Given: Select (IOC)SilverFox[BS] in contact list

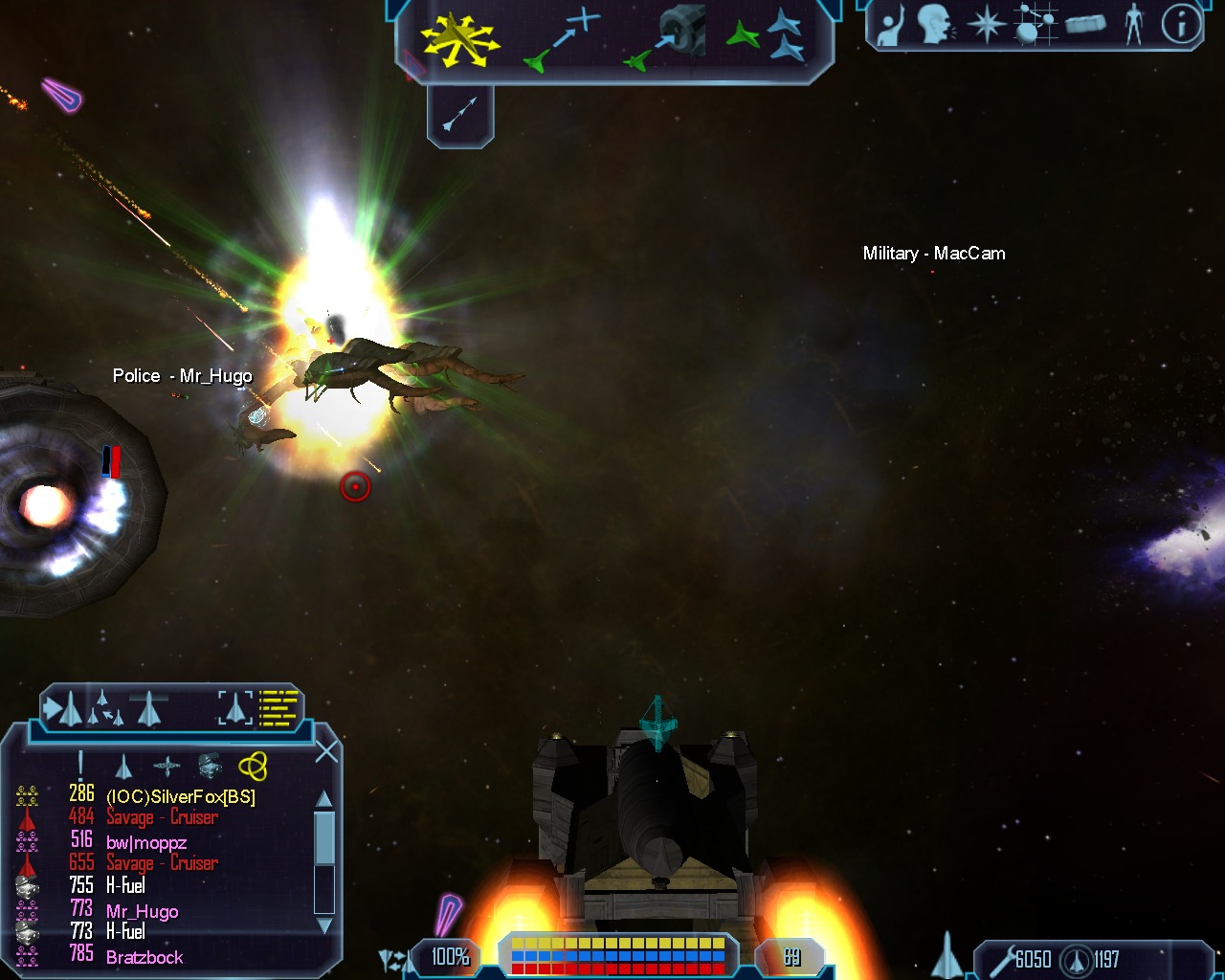Looking at the screenshot, I should (x=180, y=796).
